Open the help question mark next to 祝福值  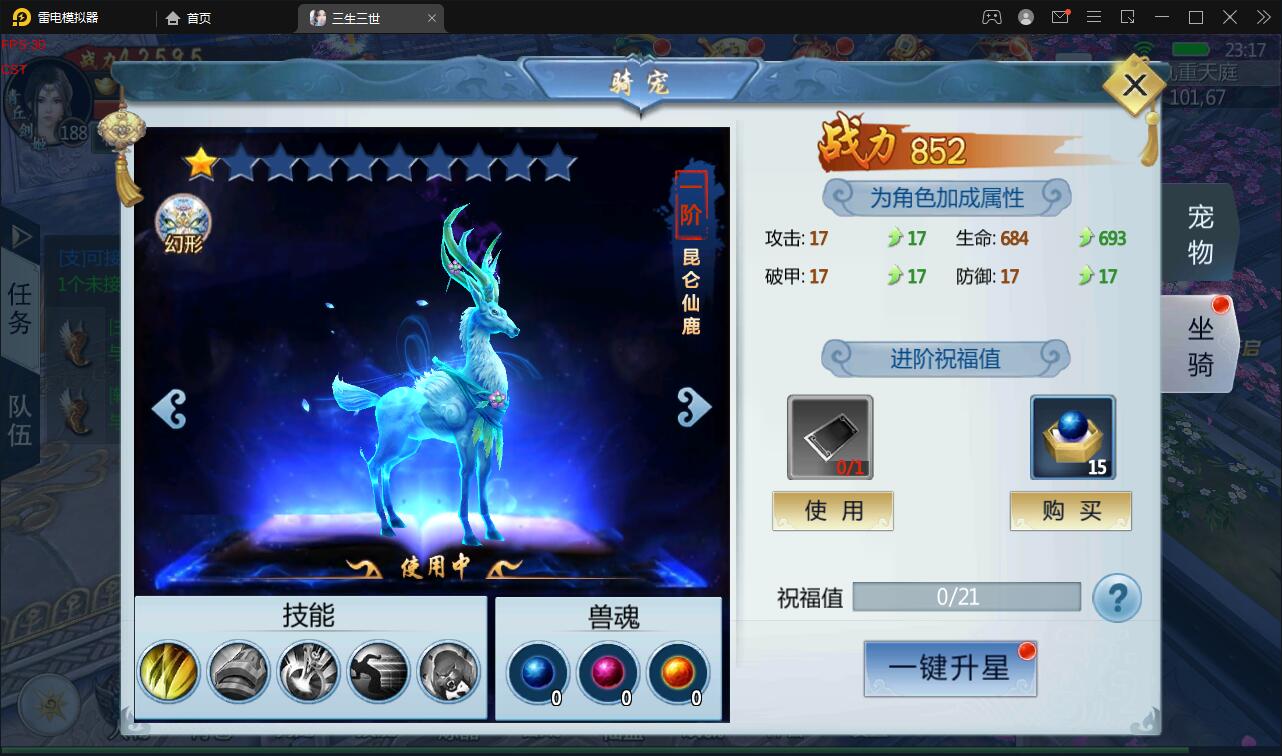point(1117,596)
